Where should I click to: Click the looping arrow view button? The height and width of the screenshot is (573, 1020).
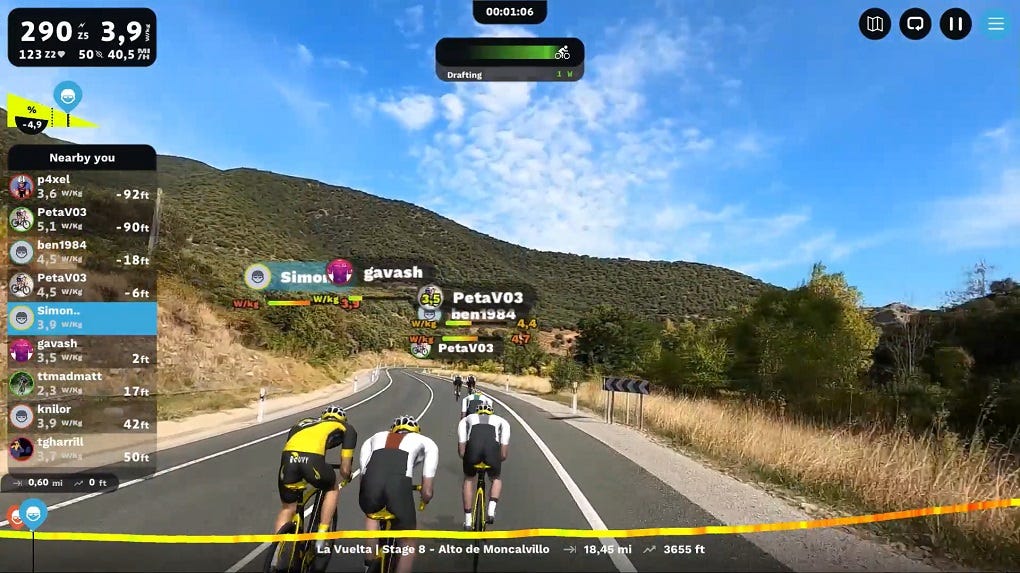(x=915, y=24)
